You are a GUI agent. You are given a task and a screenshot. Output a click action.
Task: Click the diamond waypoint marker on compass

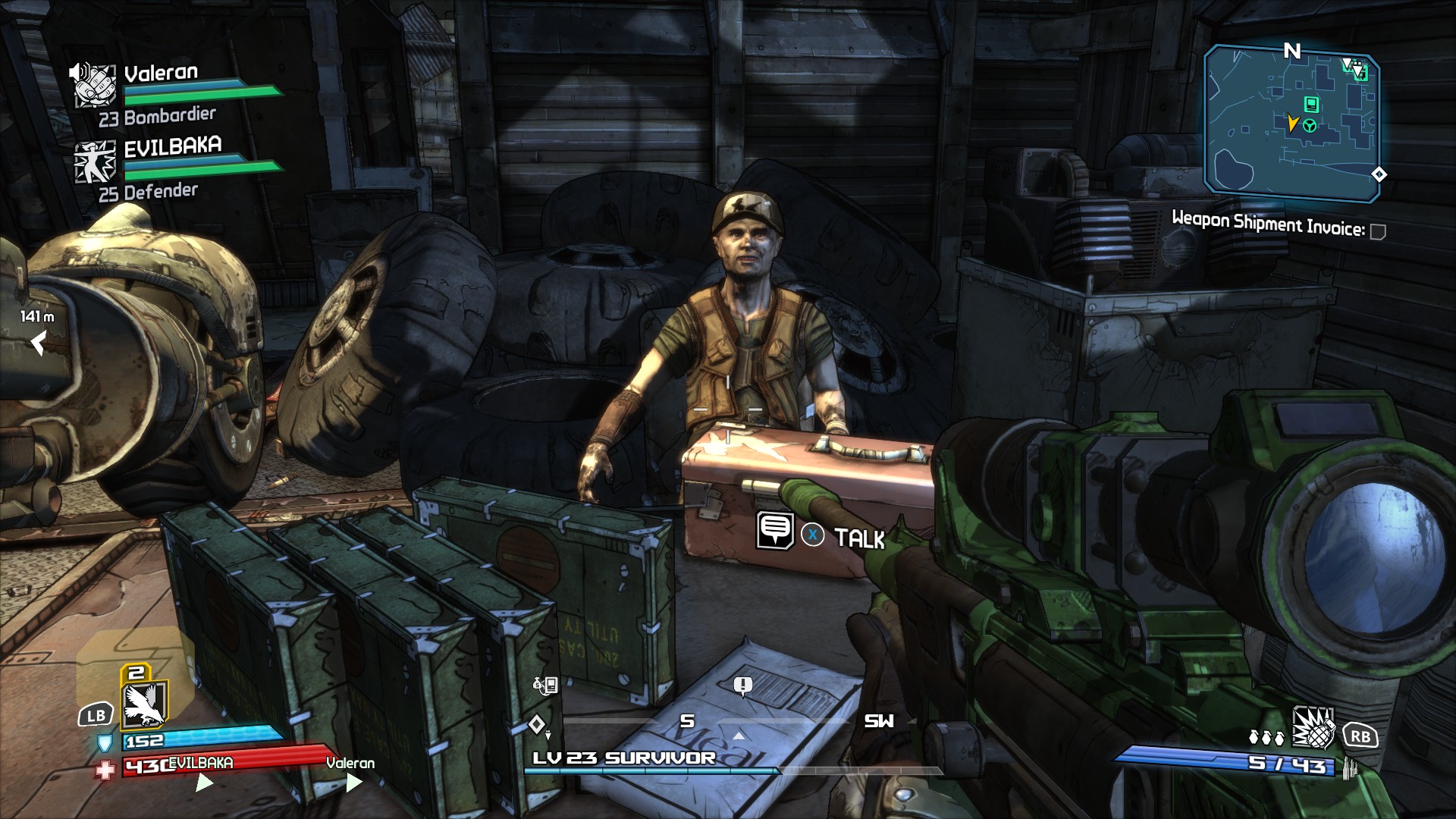click(x=536, y=723)
